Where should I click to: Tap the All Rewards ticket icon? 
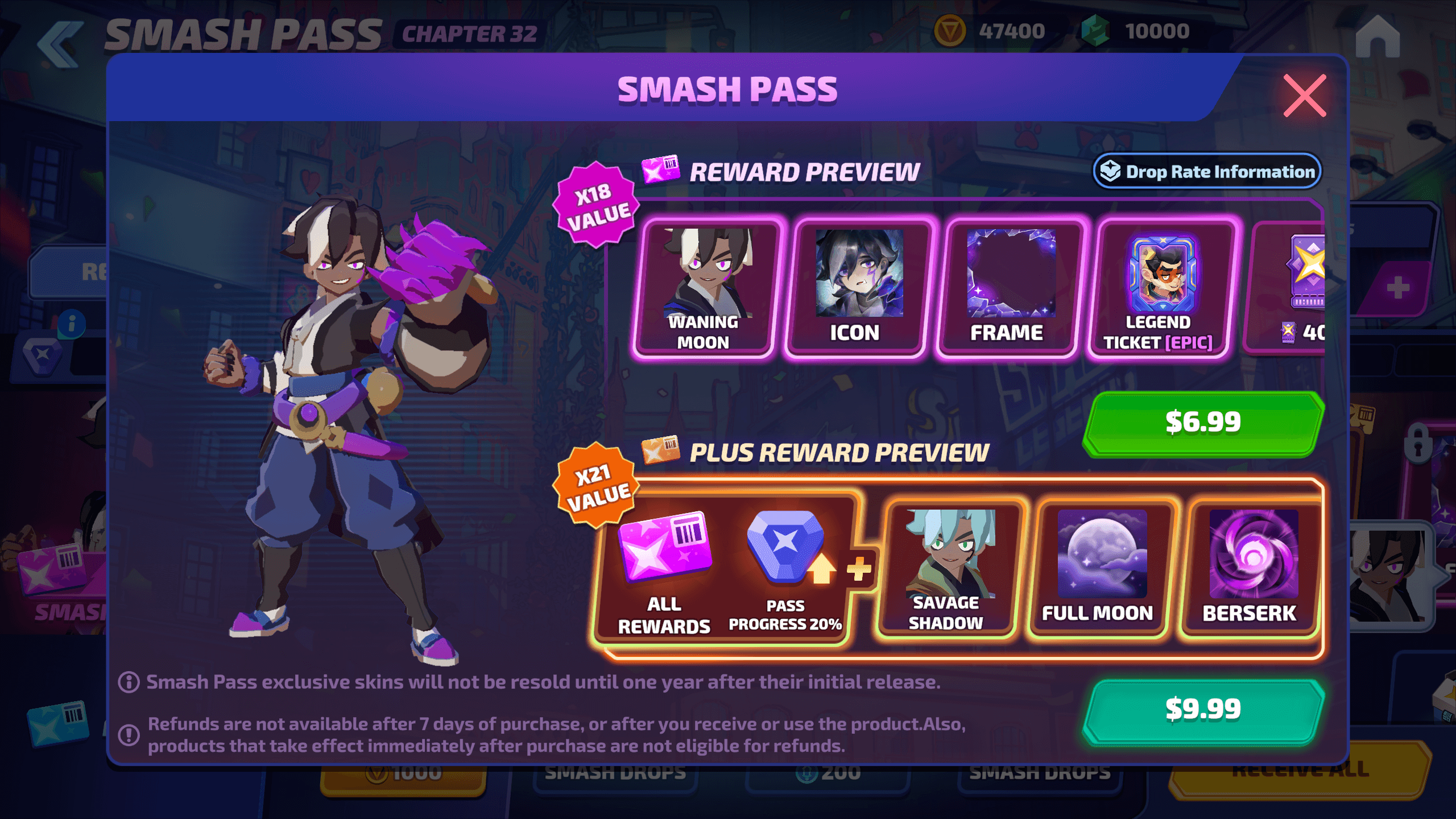point(664,549)
